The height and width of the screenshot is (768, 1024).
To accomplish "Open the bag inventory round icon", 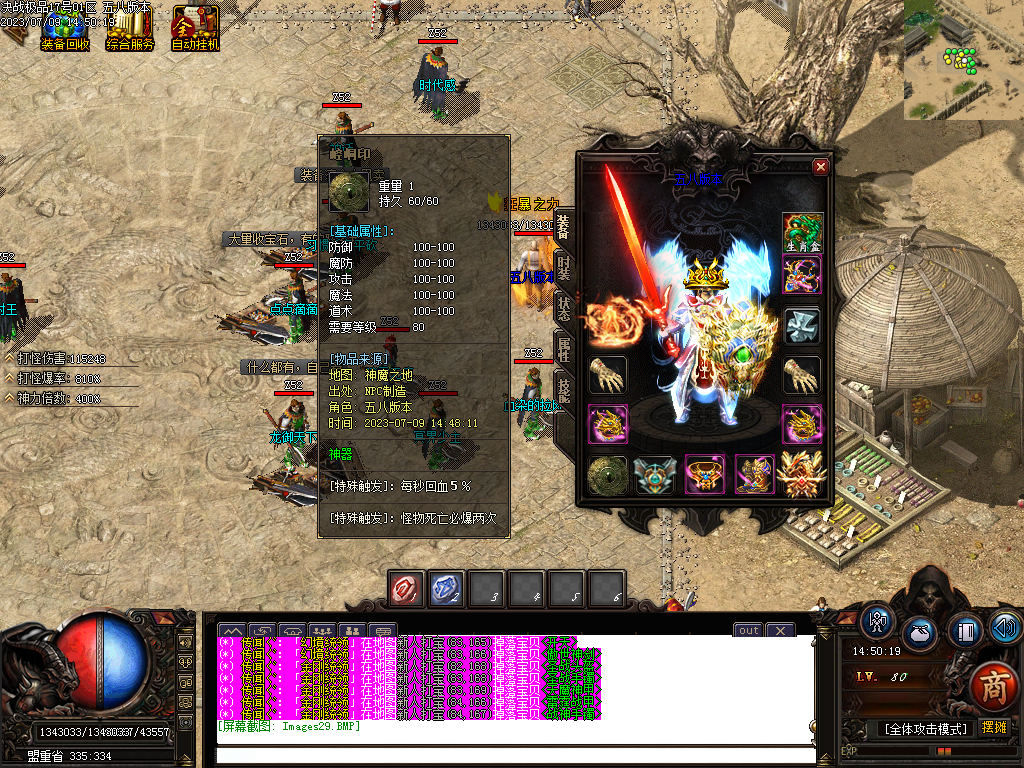I will click(920, 633).
